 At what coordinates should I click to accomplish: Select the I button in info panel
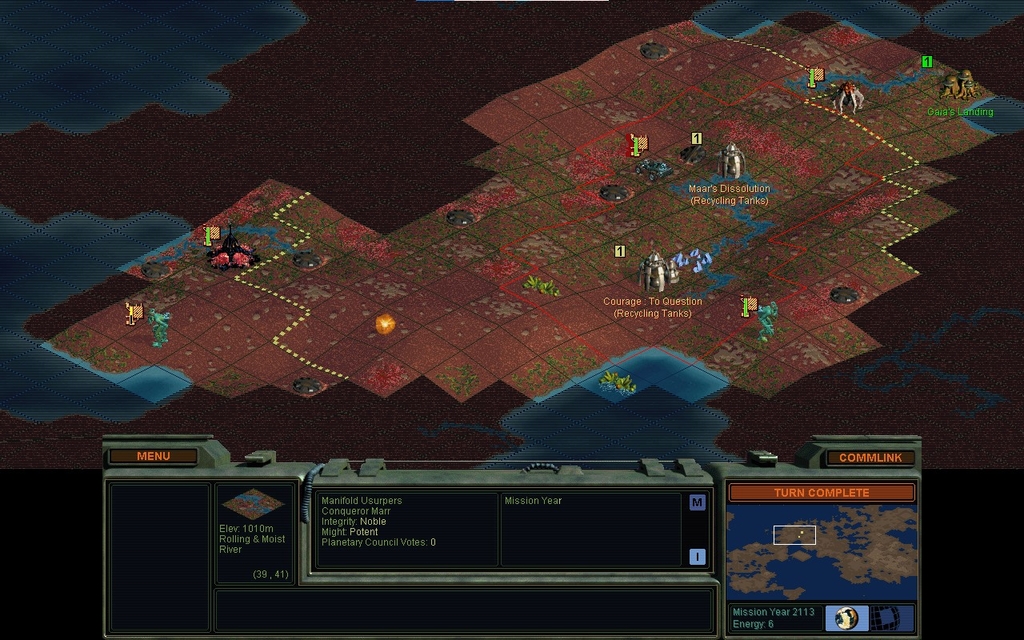[697, 557]
